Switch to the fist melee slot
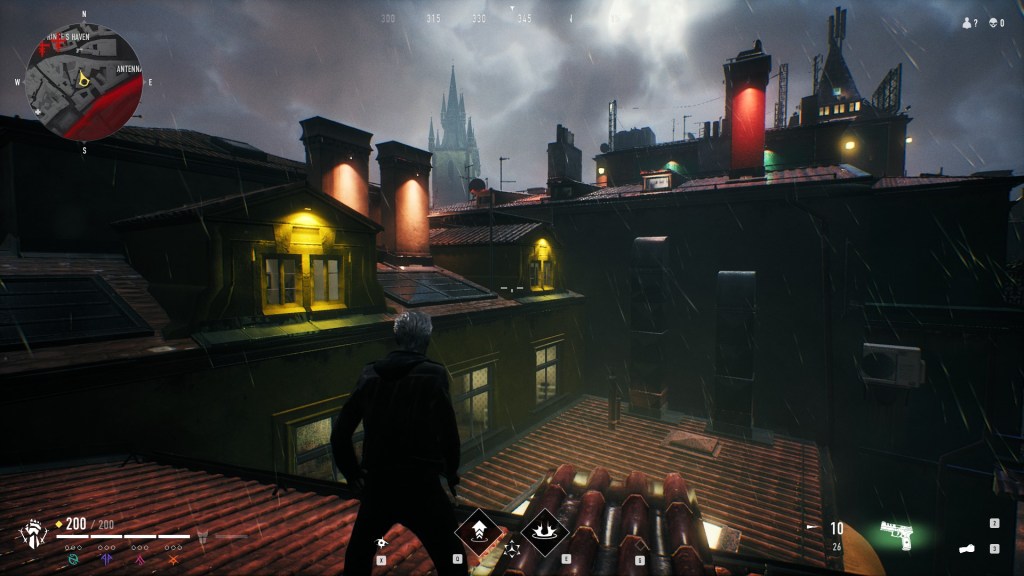Screen dimensions: 1024x576 tap(967, 548)
